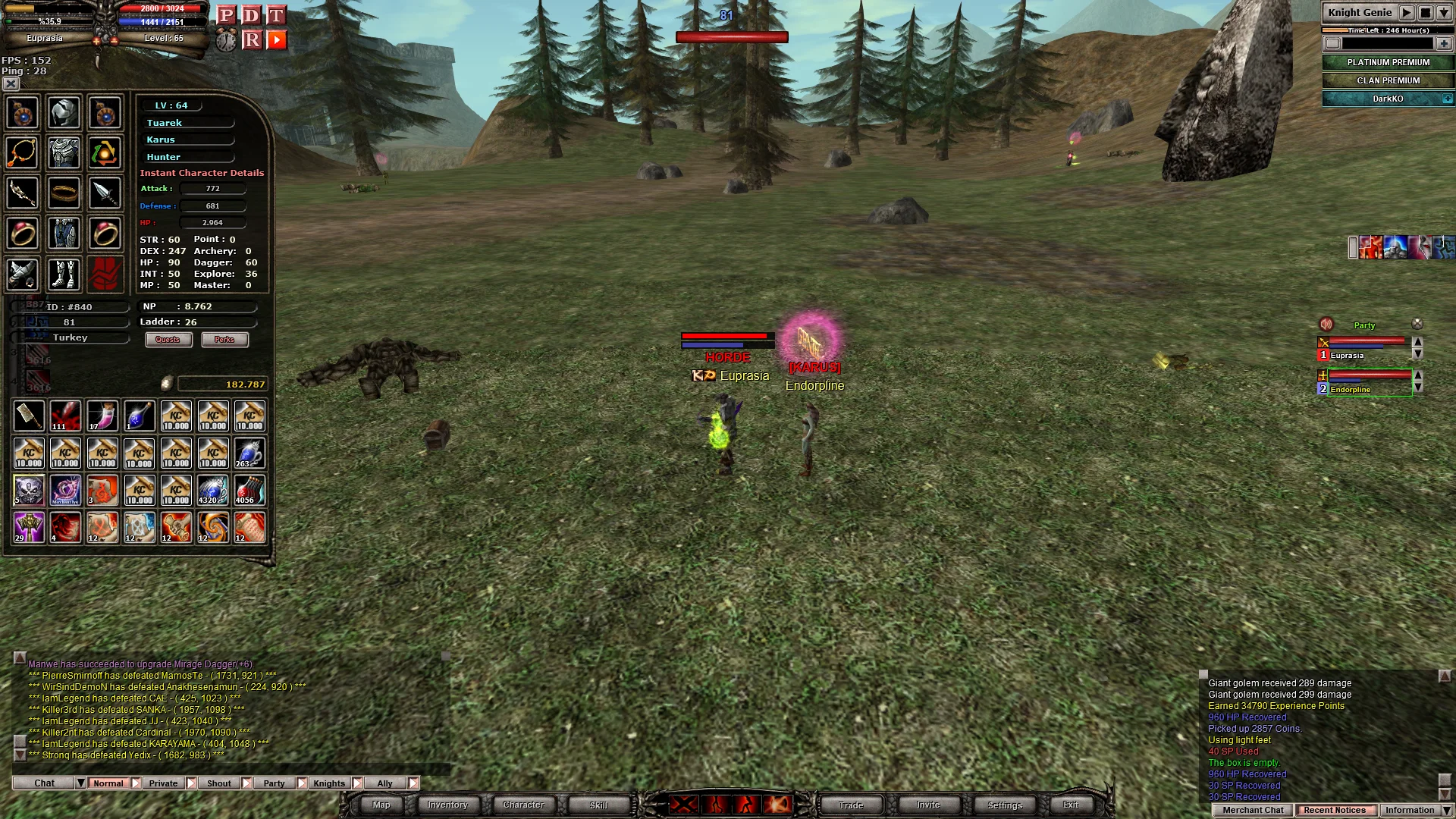Switch chat to the Private channel

[x=163, y=783]
